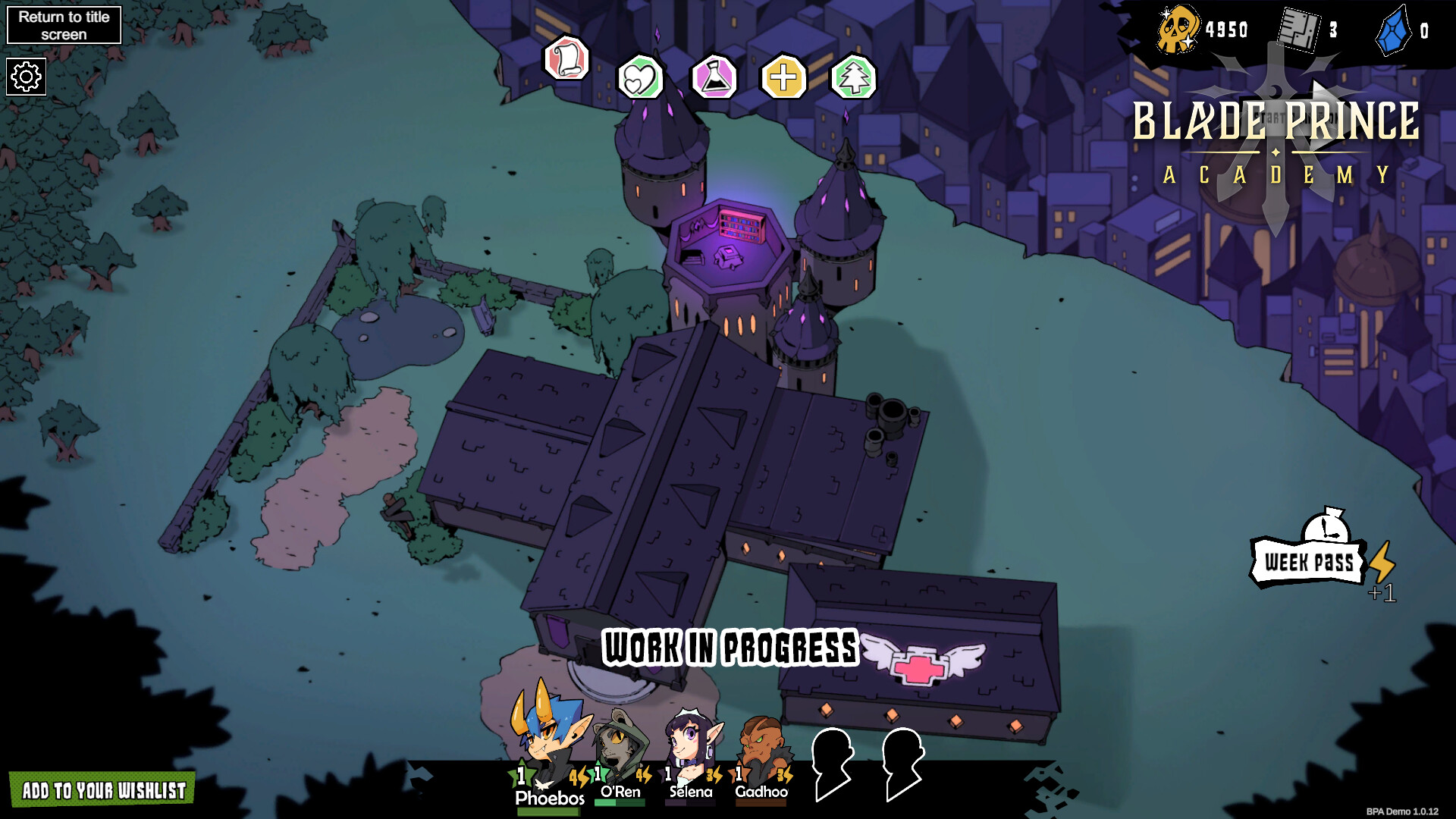Open the red scroll icon
The width and height of the screenshot is (1456, 819).
tap(566, 58)
